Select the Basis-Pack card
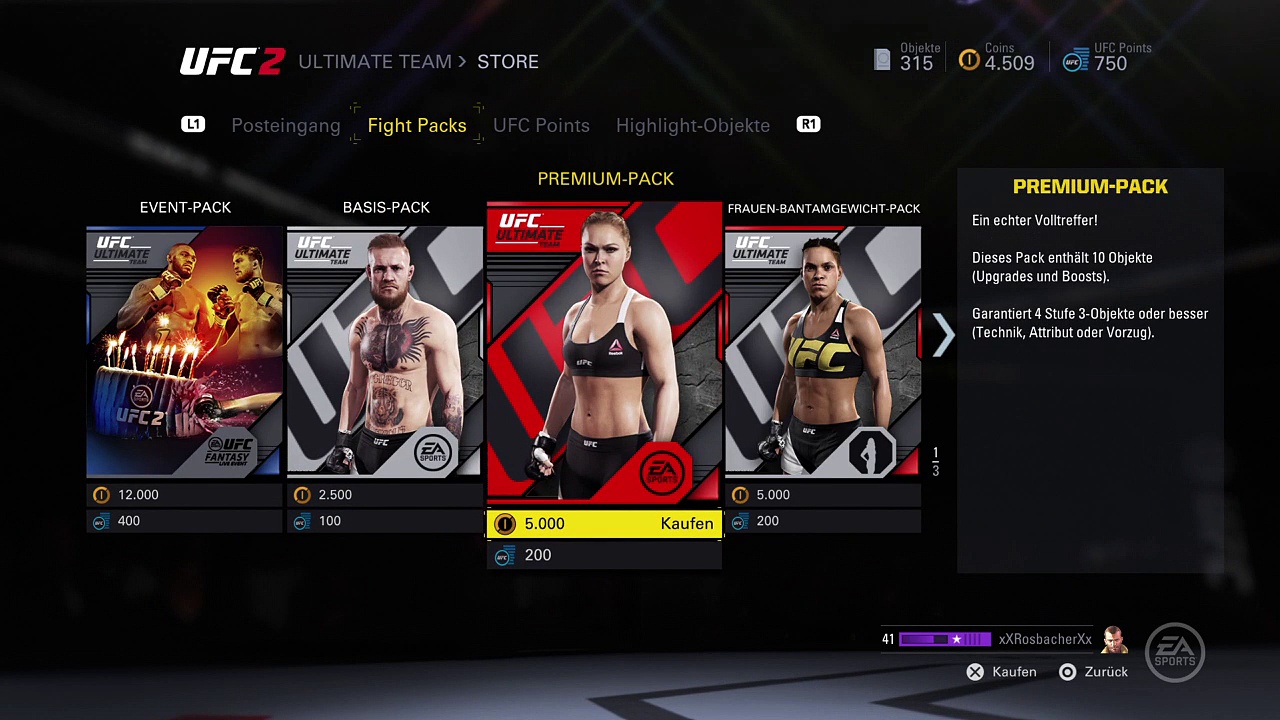Viewport: 1280px width, 720px height. coord(385,351)
